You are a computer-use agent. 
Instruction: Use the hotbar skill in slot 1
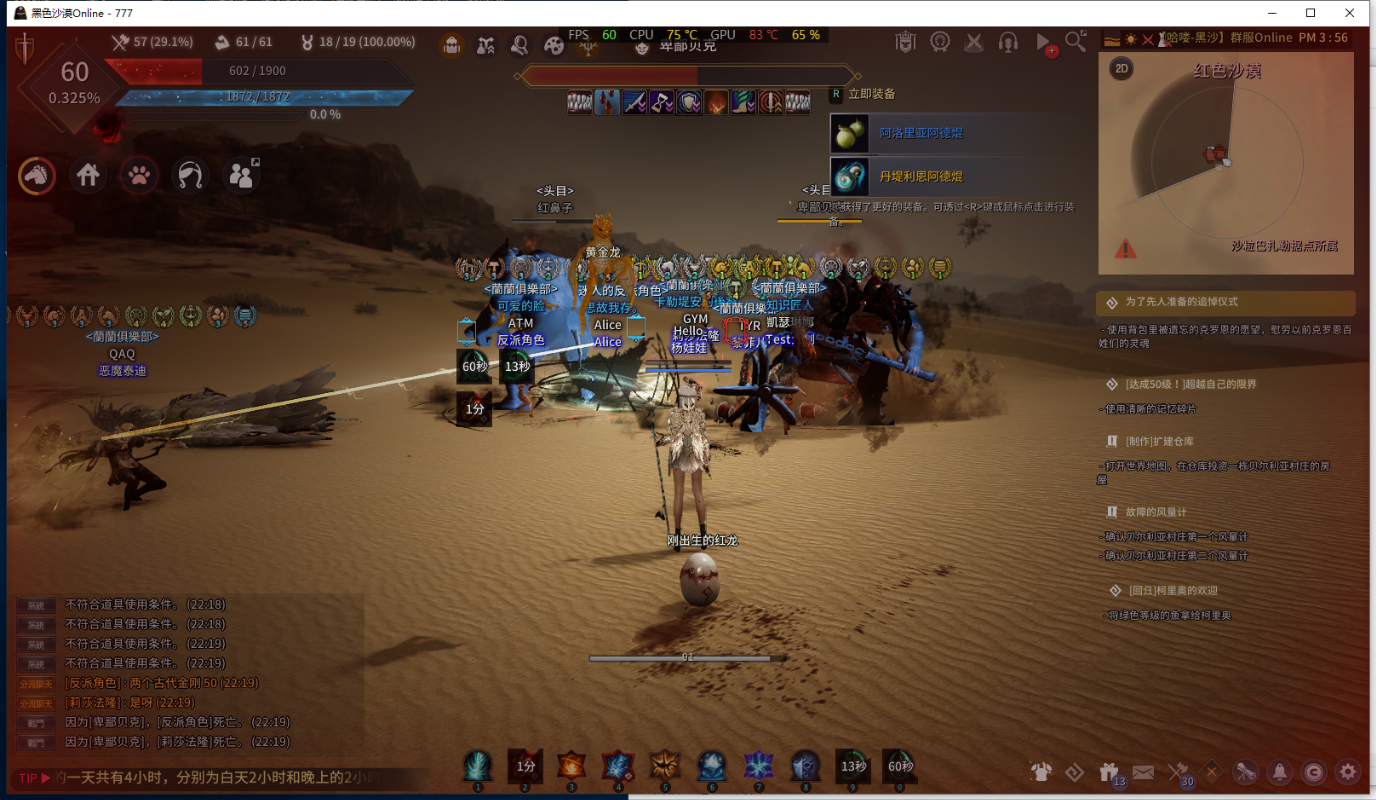477,767
